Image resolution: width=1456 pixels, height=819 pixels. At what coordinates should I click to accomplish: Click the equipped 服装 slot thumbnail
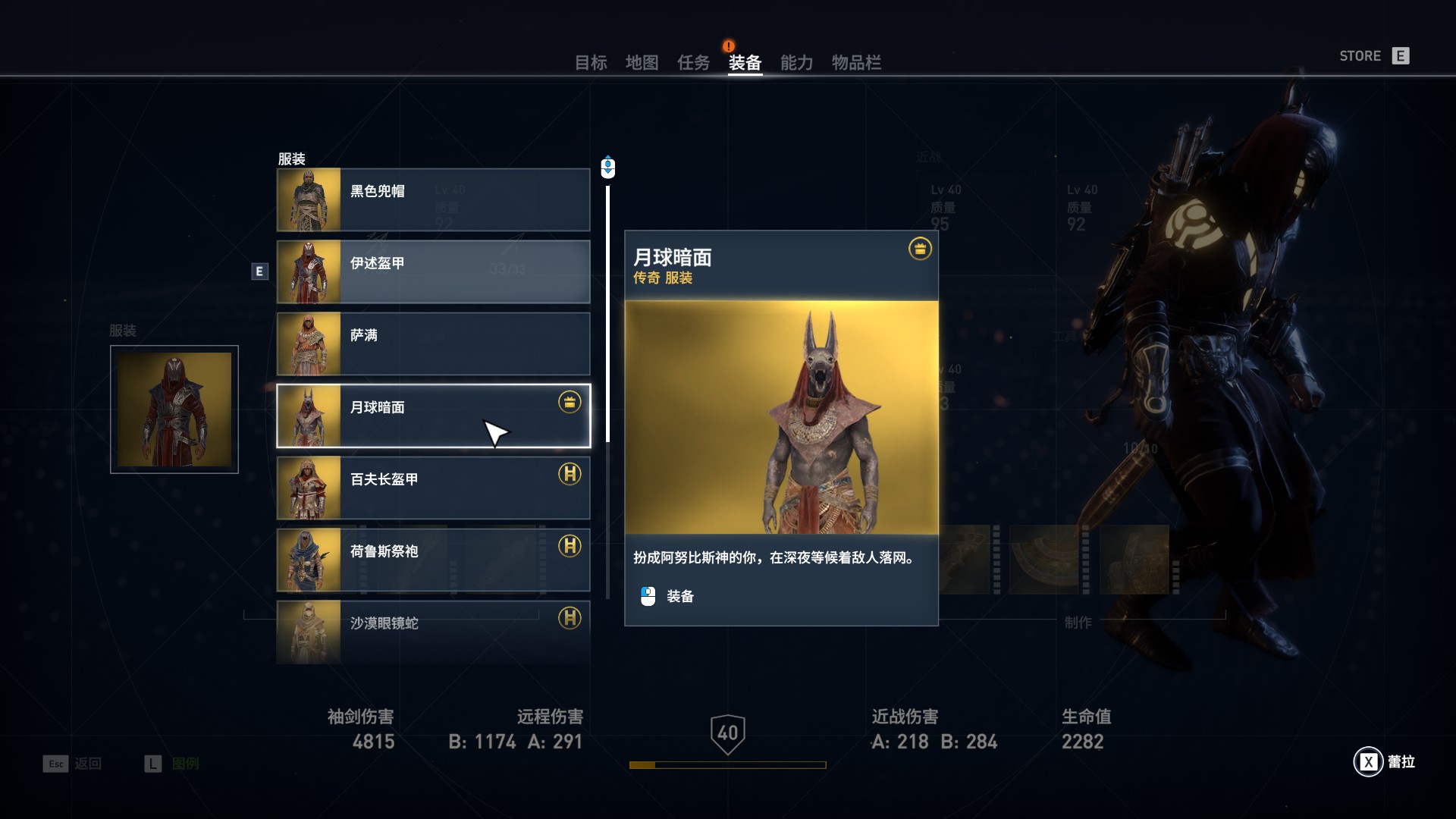point(174,409)
